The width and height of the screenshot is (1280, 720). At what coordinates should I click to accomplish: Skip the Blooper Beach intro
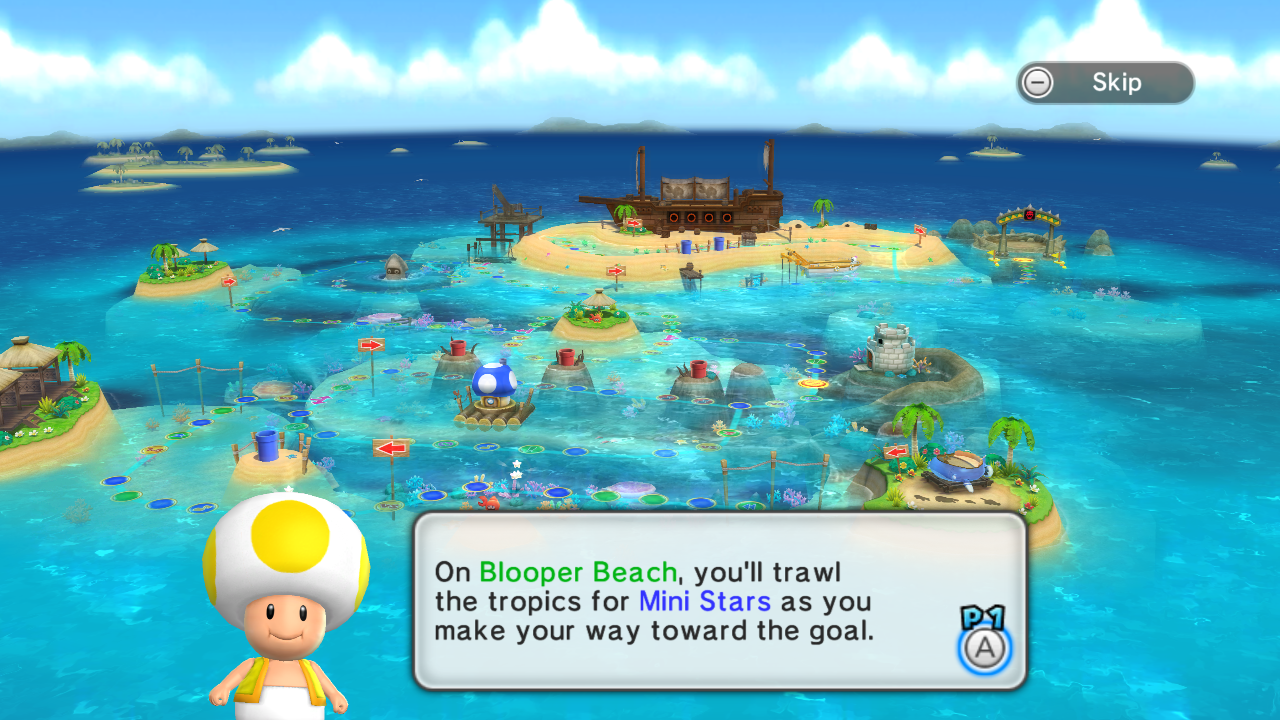coord(1105,83)
